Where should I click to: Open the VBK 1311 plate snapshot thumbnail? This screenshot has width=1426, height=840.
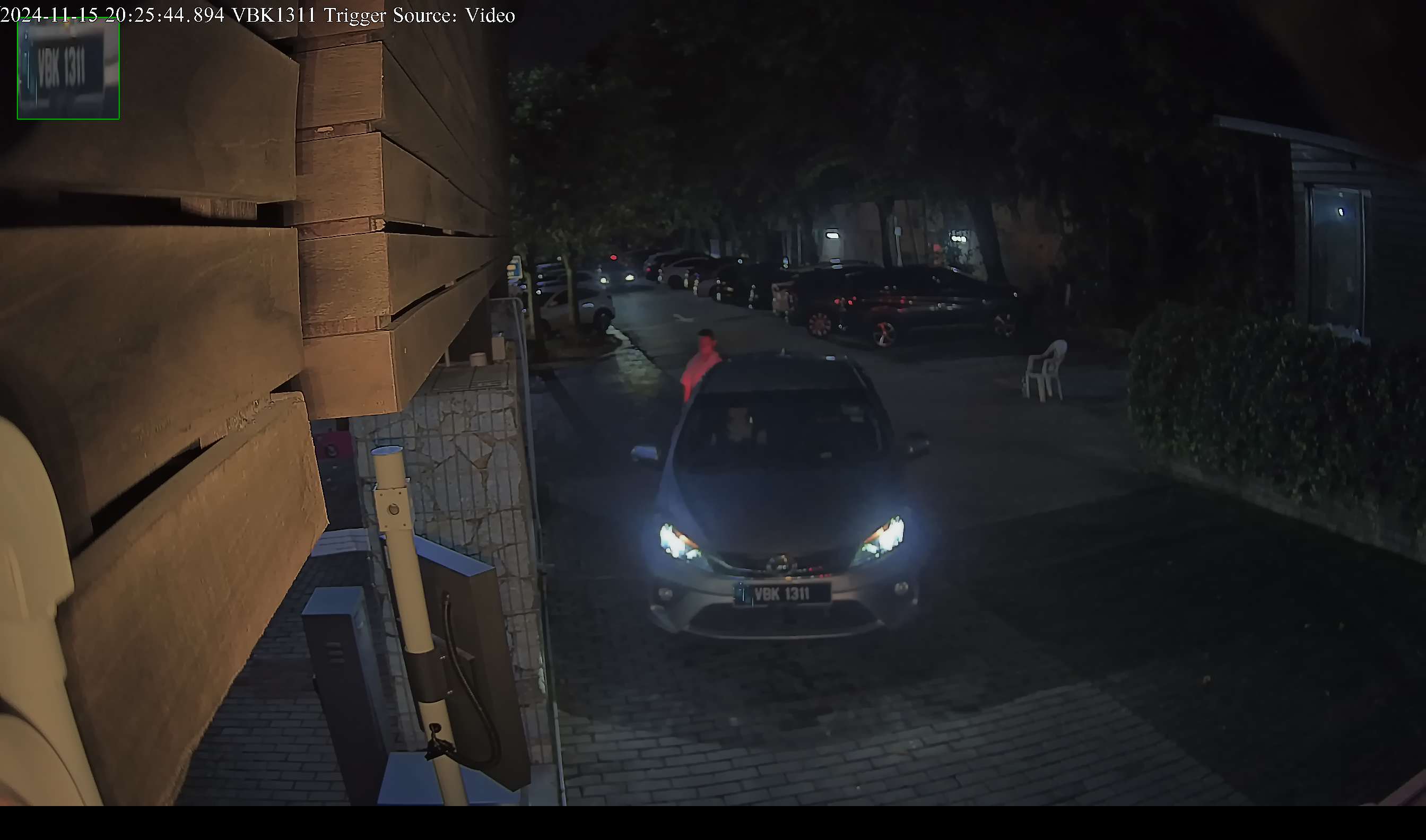click(68, 69)
